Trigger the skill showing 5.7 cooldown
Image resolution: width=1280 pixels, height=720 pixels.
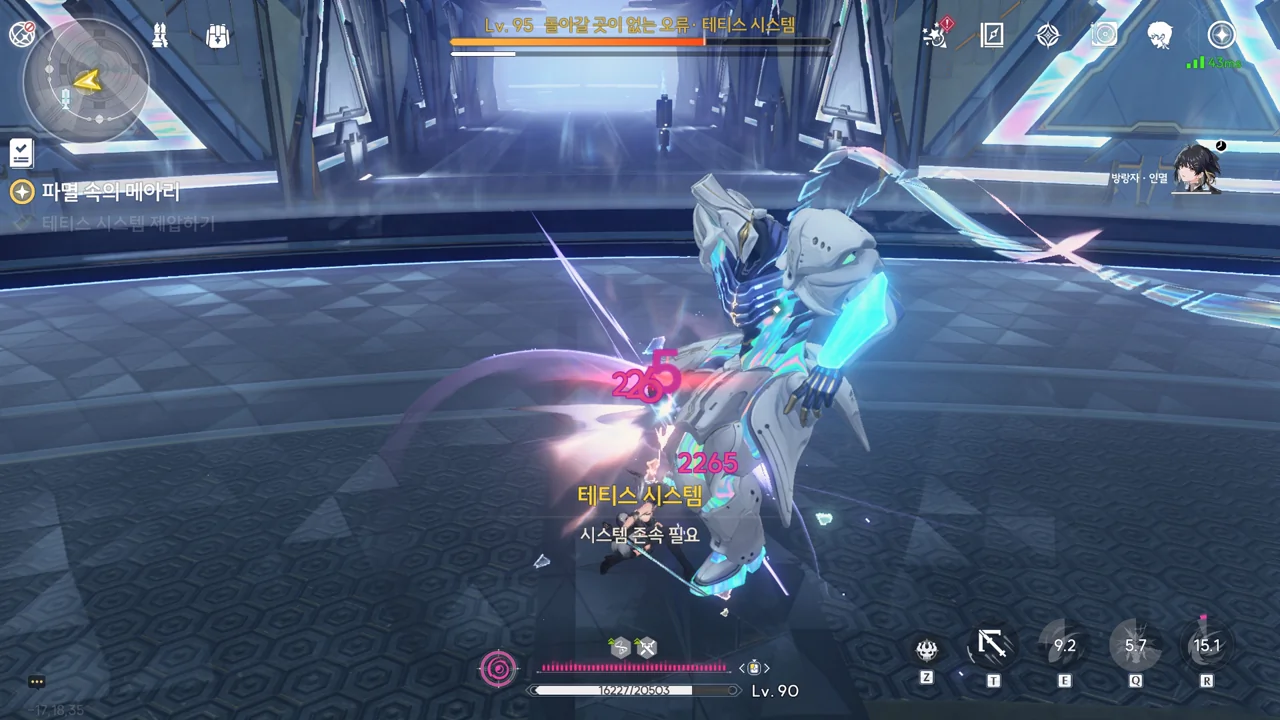pyautogui.click(x=1135, y=646)
